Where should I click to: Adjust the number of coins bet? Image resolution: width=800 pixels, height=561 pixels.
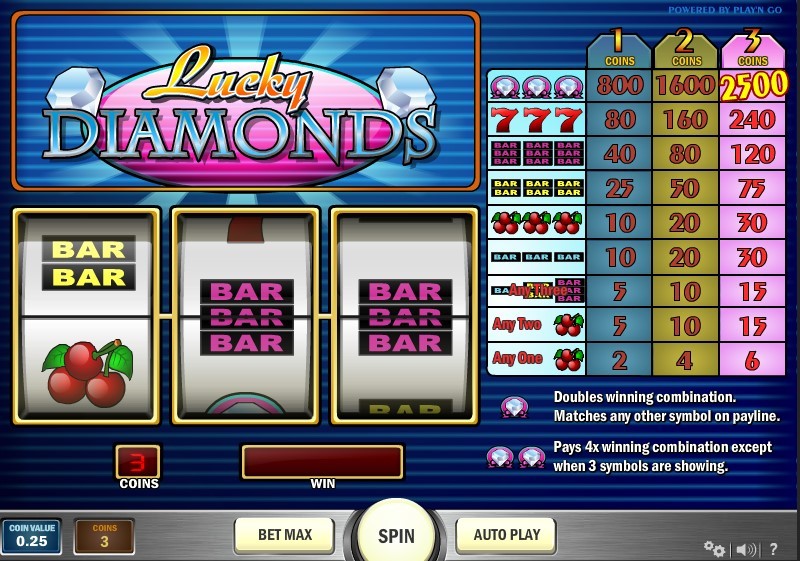[x=104, y=535]
